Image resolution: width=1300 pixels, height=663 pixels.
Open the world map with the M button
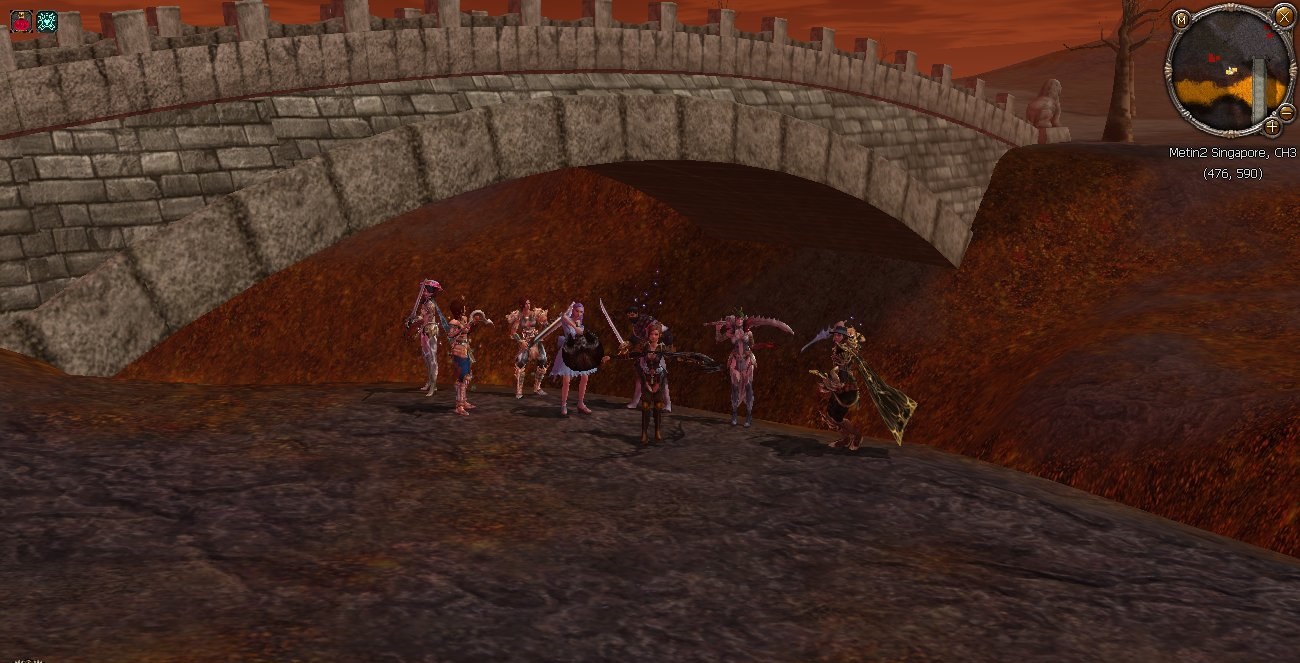coord(1182,19)
